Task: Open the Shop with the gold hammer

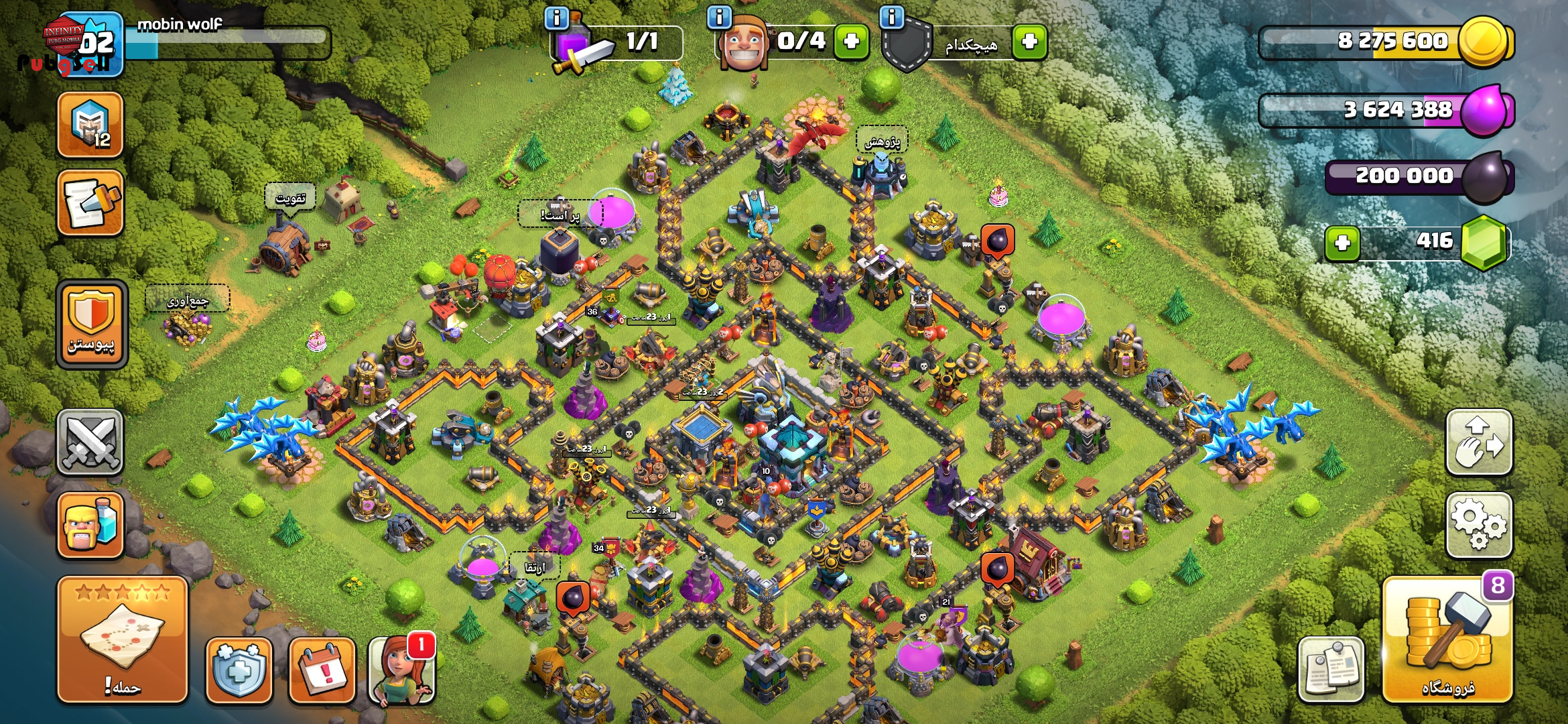Action: [x=1447, y=640]
